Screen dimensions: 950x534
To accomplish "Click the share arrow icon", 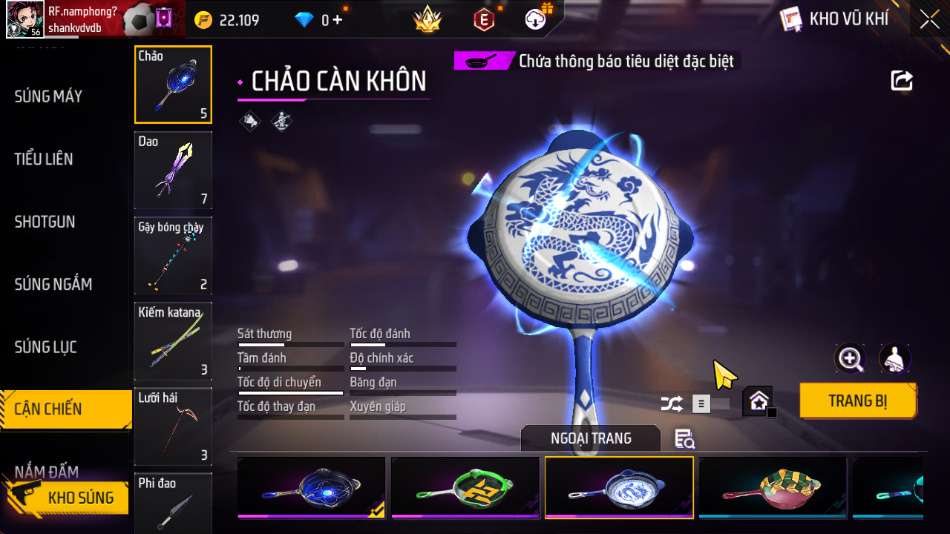I will pyautogui.click(x=902, y=81).
